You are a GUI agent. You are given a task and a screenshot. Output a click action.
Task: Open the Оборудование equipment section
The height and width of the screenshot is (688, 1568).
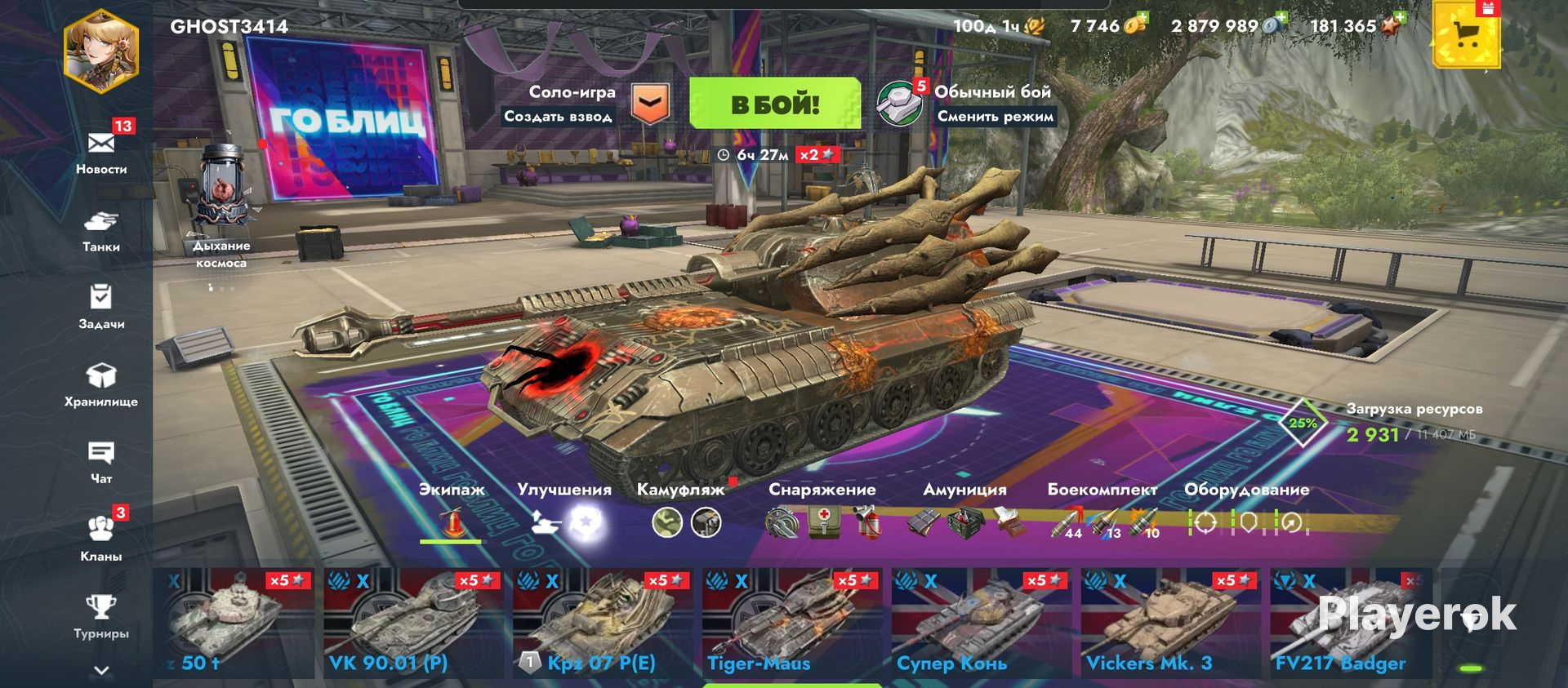[1247, 510]
